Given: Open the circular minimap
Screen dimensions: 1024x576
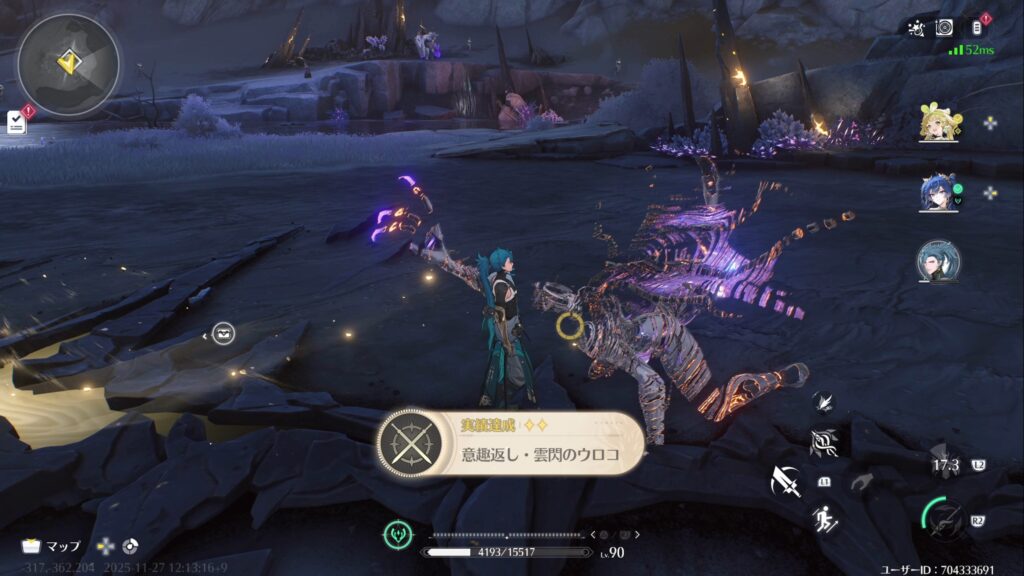Looking at the screenshot, I should click(68, 65).
